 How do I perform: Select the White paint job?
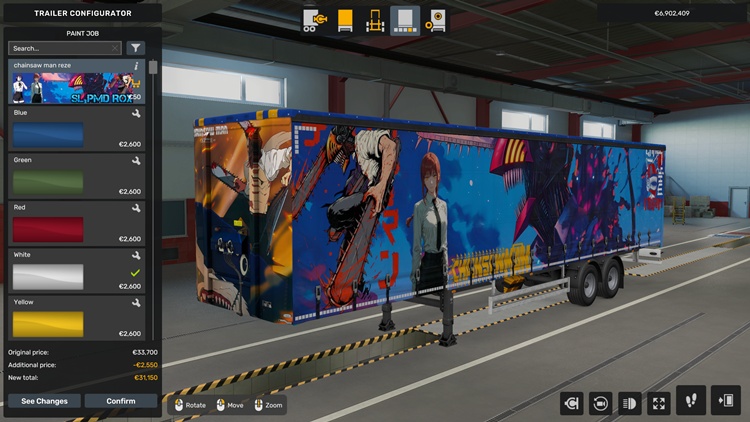coord(77,274)
